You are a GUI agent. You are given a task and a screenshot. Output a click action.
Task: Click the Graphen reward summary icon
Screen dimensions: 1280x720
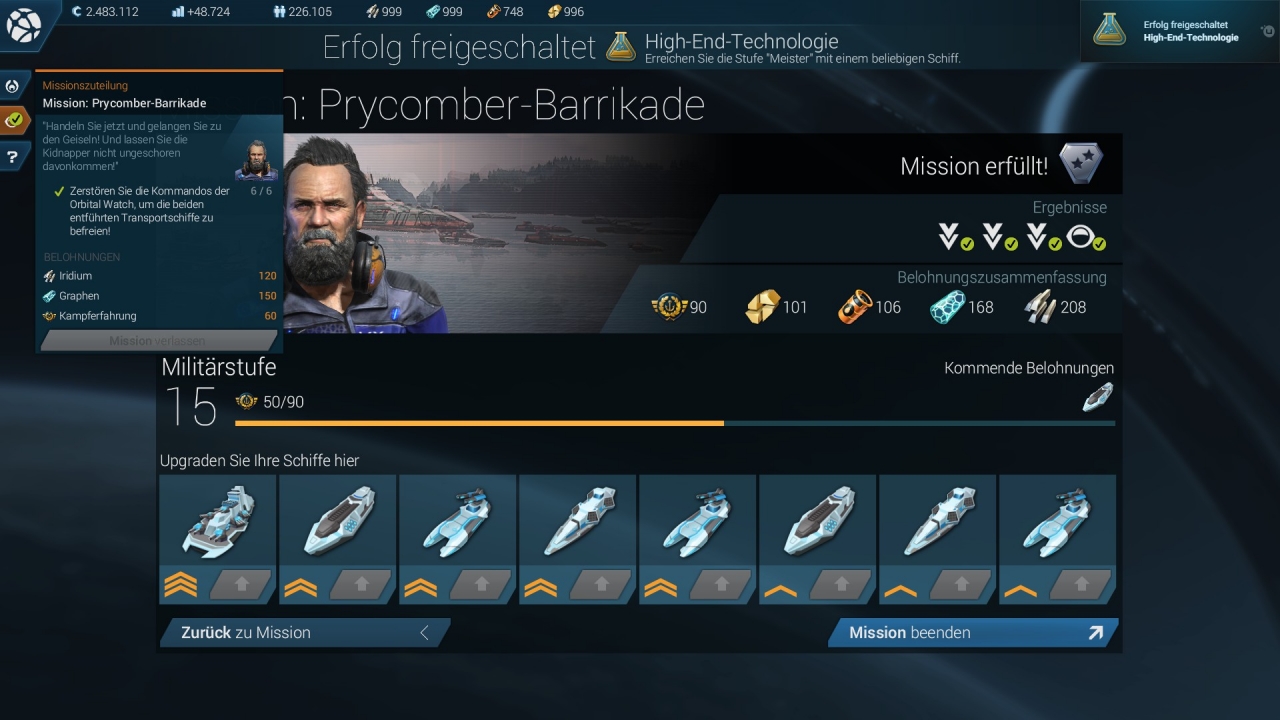[x=947, y=307]
